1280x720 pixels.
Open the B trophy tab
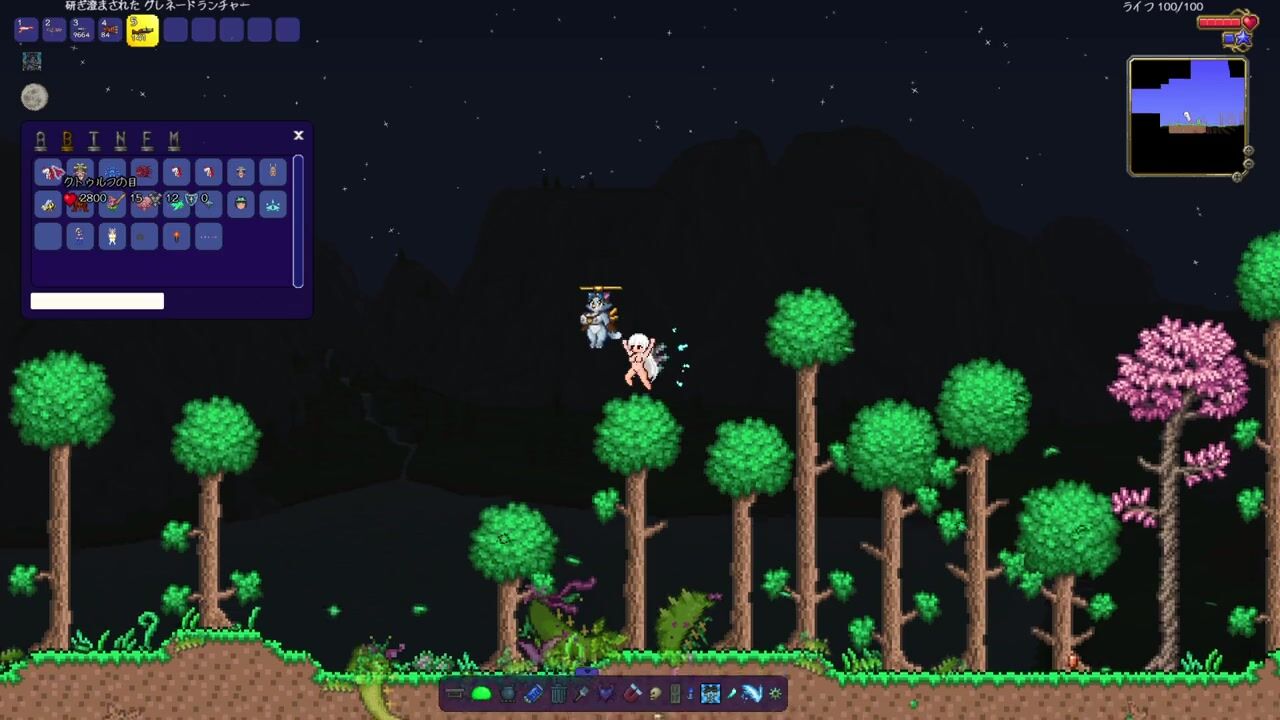point(67,140)
